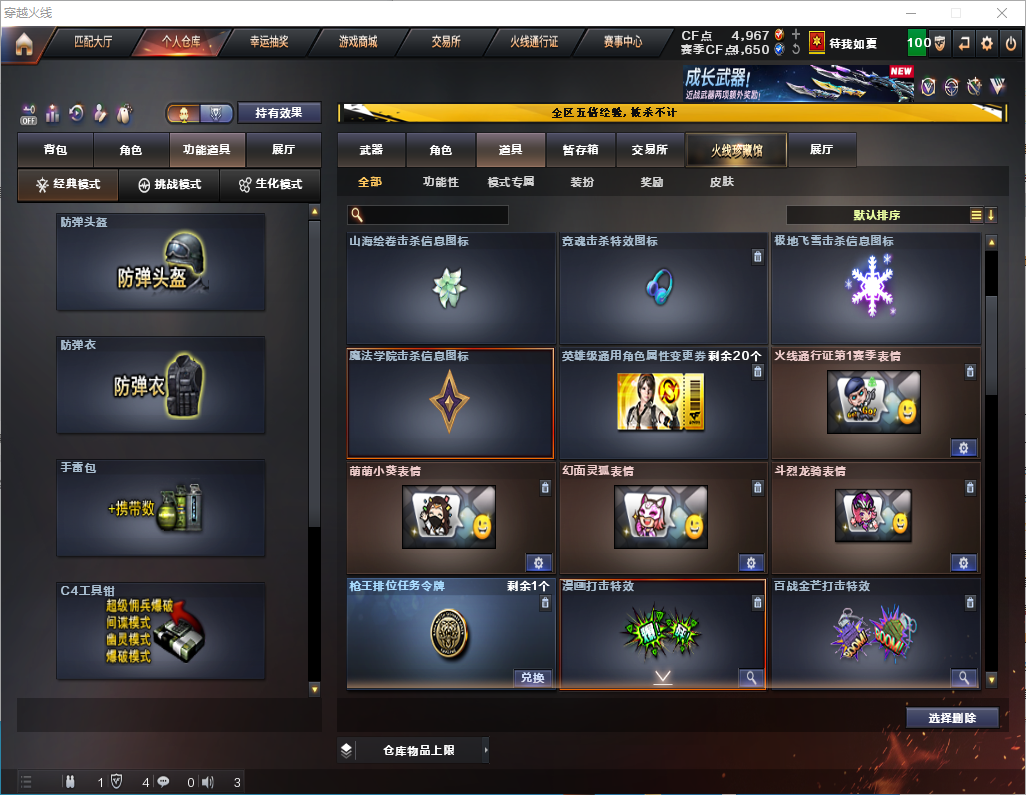The height and width of the screenshot is (795, 1026).
Task: Open the 火线通行证 pass page
Action: coord(534,43)
